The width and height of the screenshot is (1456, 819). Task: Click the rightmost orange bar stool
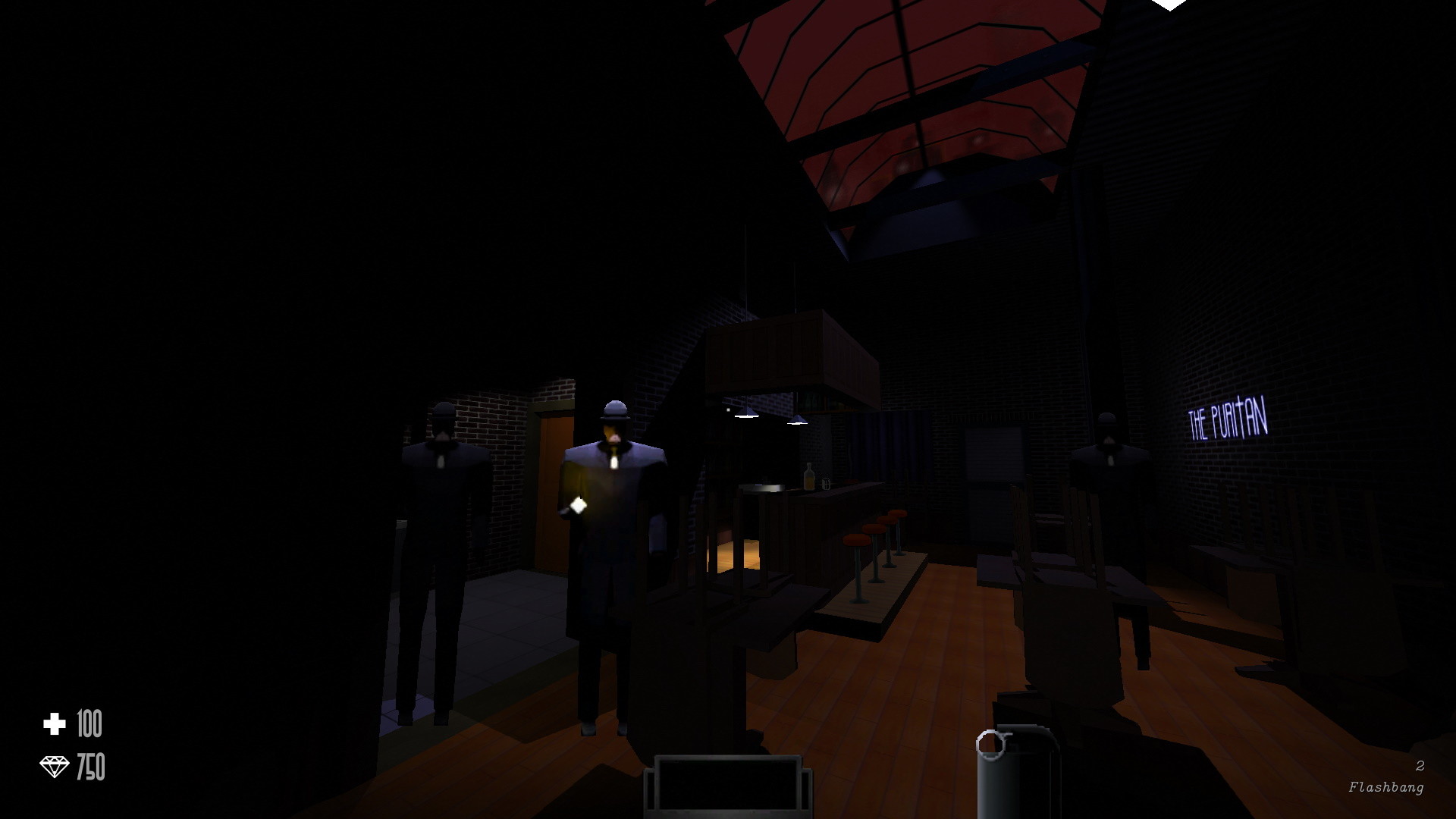[x=898, y=514]
